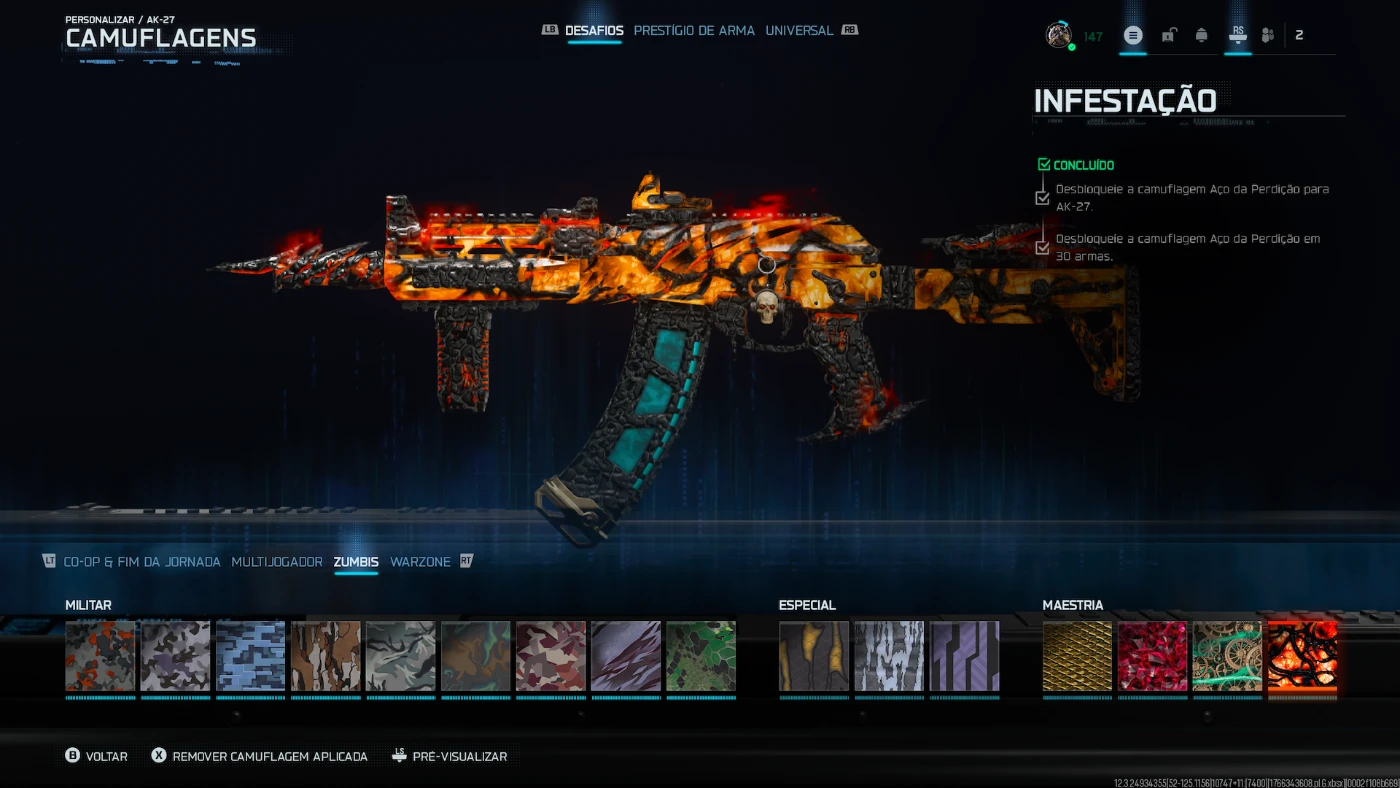Switch to the Desafios tab
Viewport: 1400px width, 788px height.
tap(594, 31)
